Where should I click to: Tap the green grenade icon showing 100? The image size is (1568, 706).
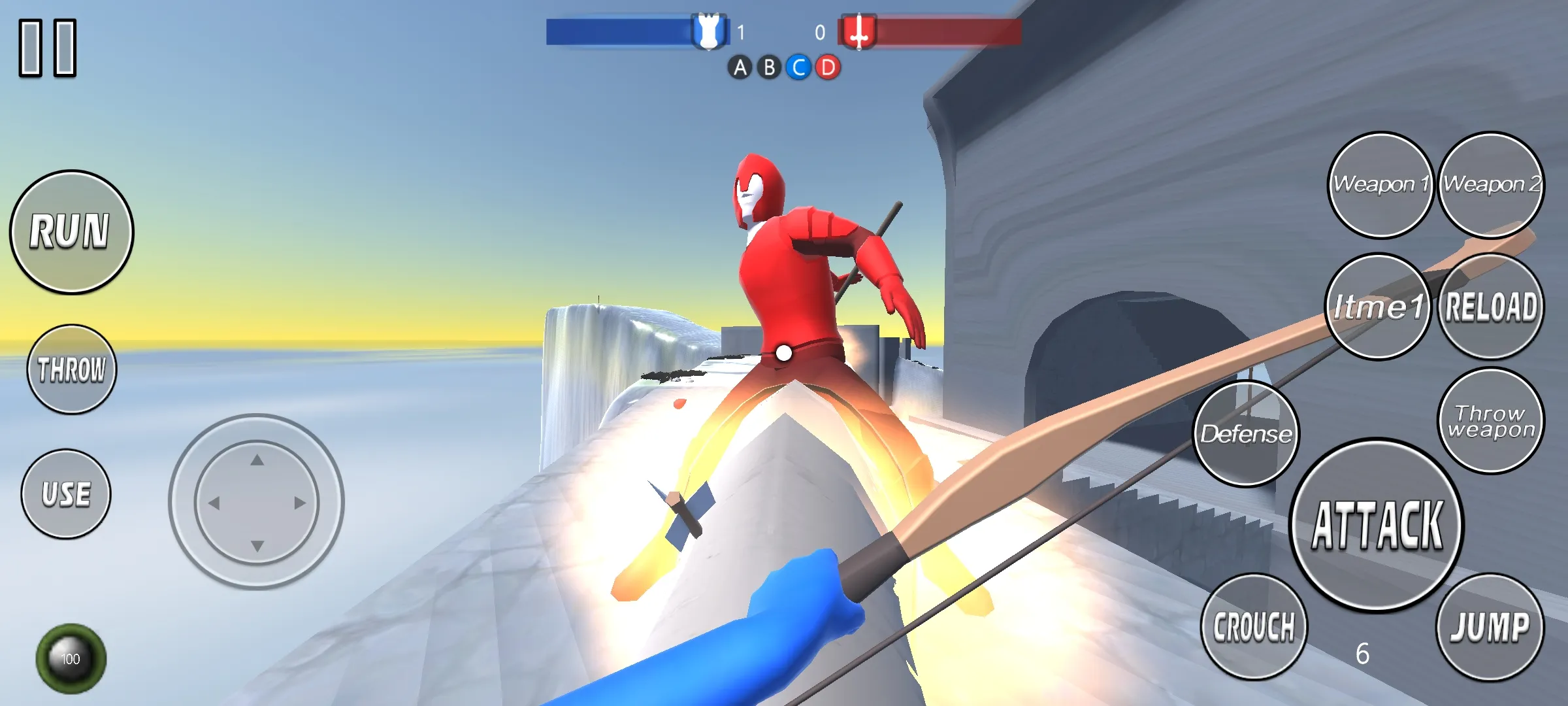[x=71, y=658]
